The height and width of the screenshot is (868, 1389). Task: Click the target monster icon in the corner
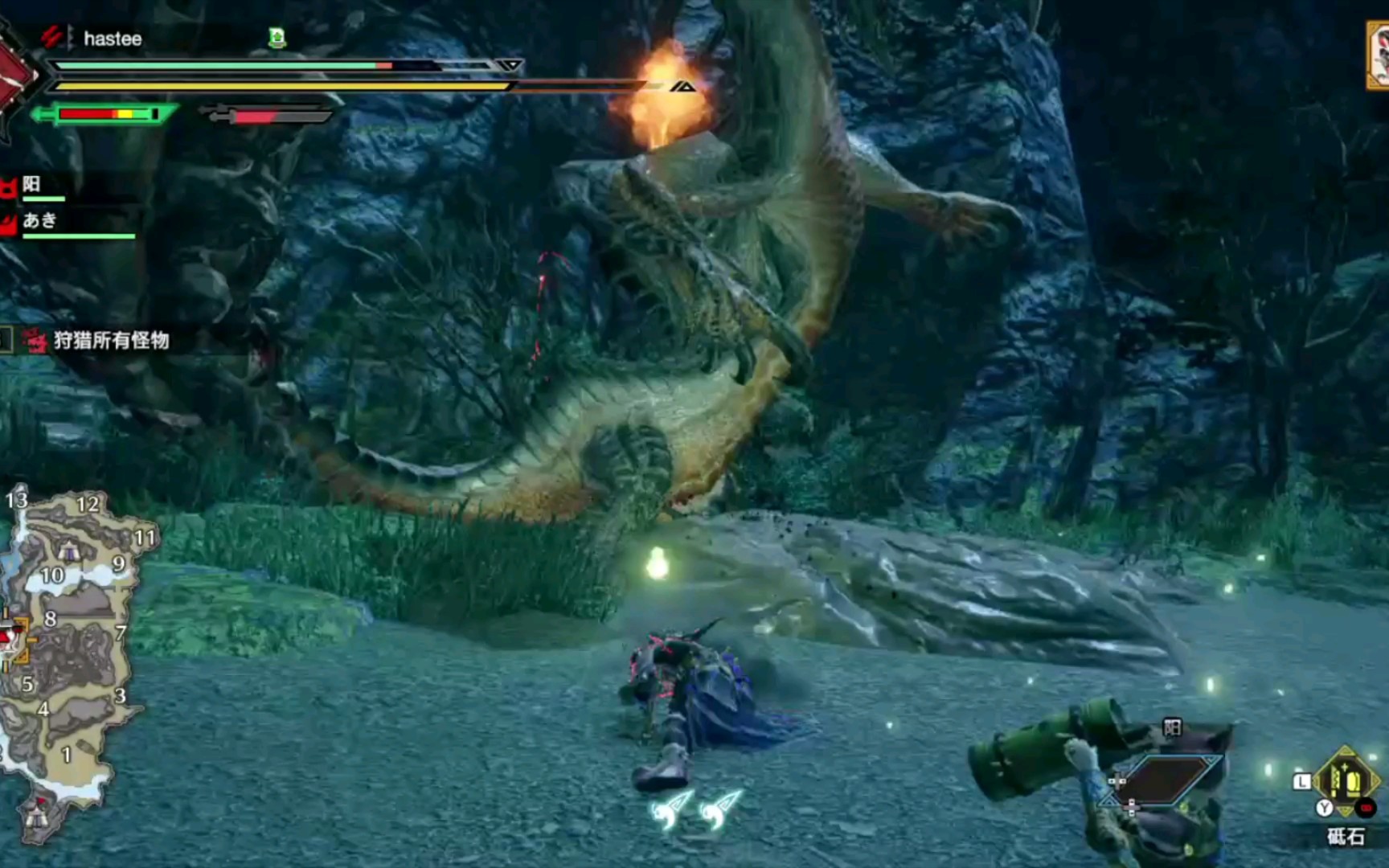(x=1378, y=55)
